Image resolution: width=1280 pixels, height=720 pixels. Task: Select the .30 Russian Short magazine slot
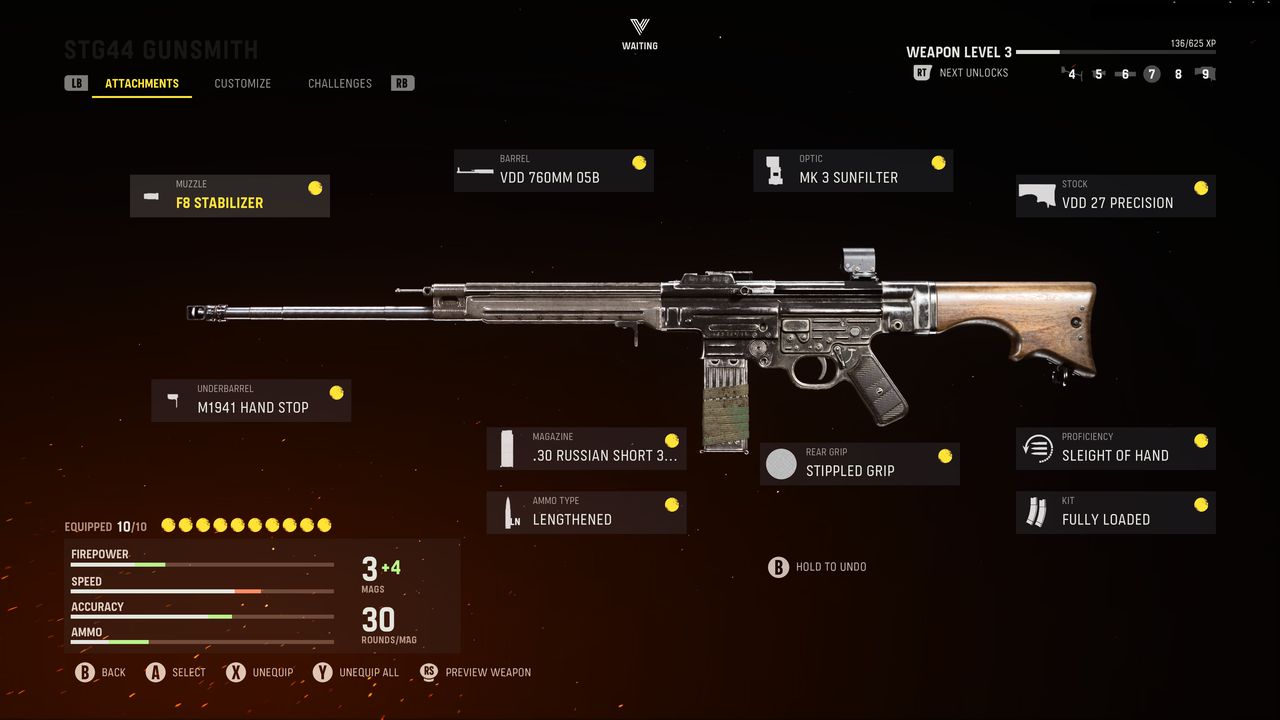point(587,449)
